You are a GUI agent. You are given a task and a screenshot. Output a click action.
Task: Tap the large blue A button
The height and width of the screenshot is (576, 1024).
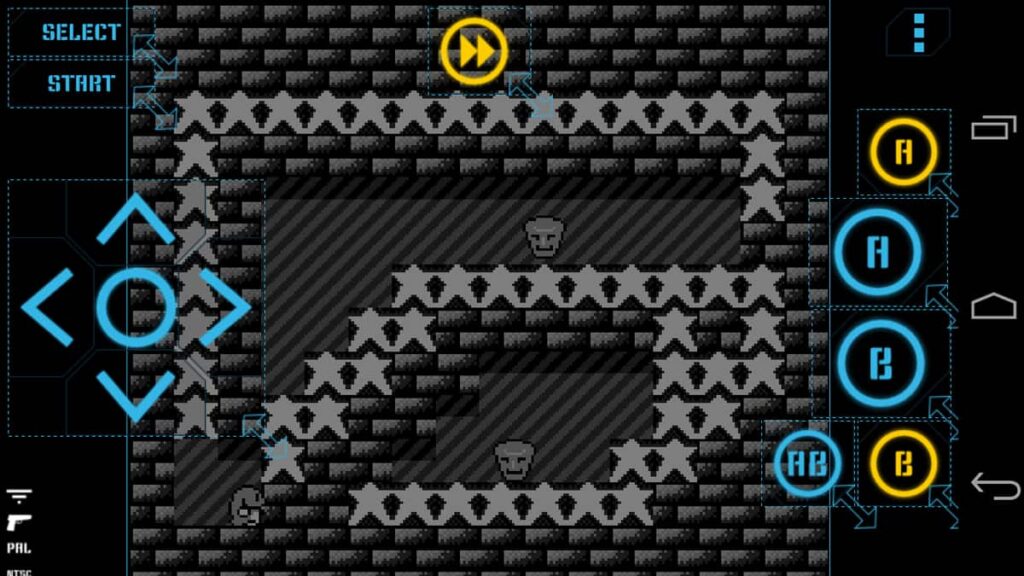(877, 253)
